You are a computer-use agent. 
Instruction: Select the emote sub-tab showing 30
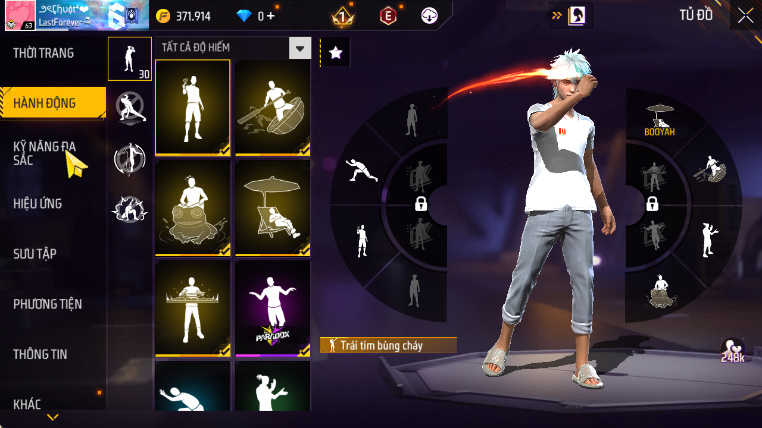coord(129,60)
